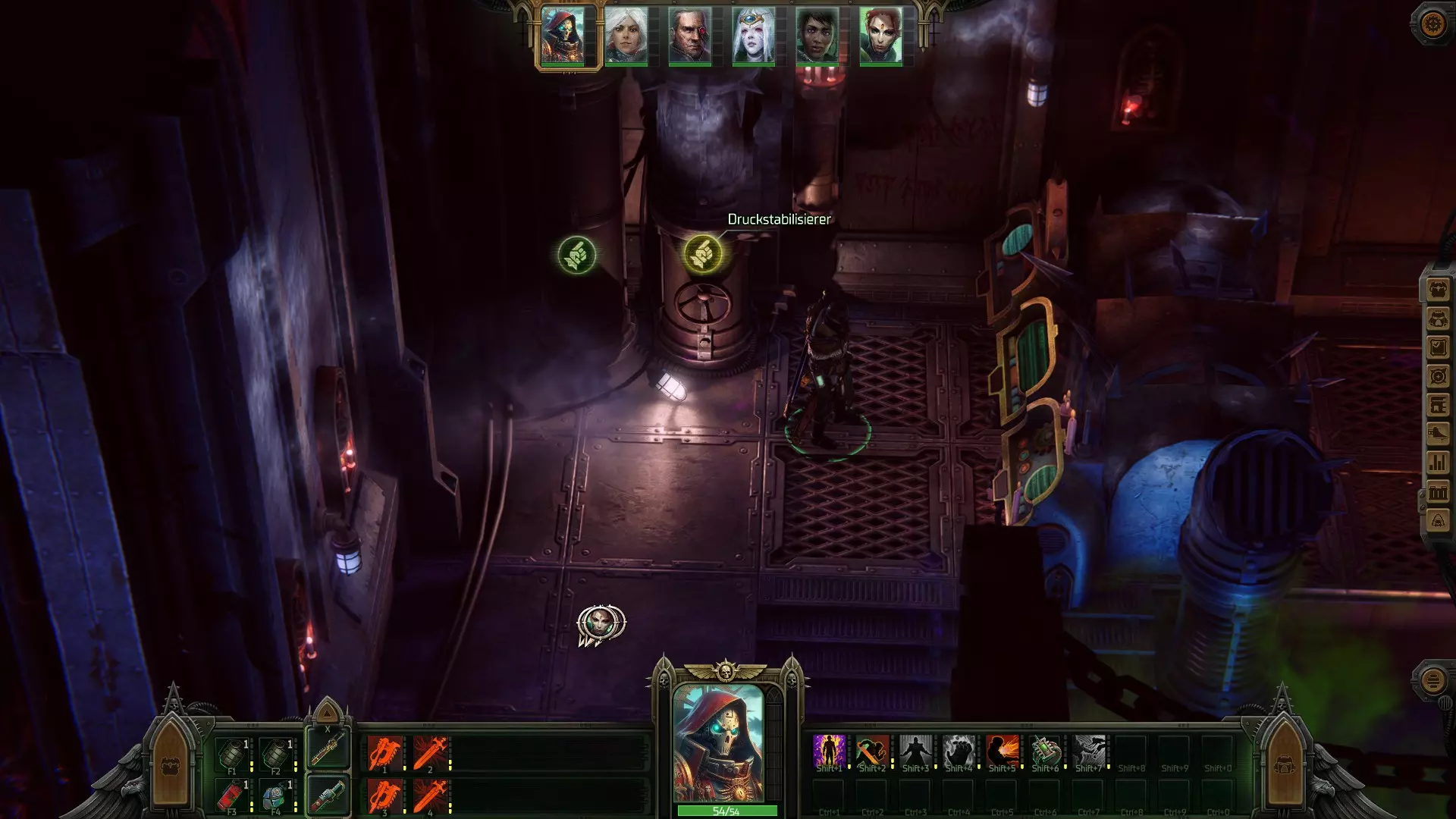Switch to the second weapon set
The width and height of the screenshot is (1456, 819).
tap(328, 795)
